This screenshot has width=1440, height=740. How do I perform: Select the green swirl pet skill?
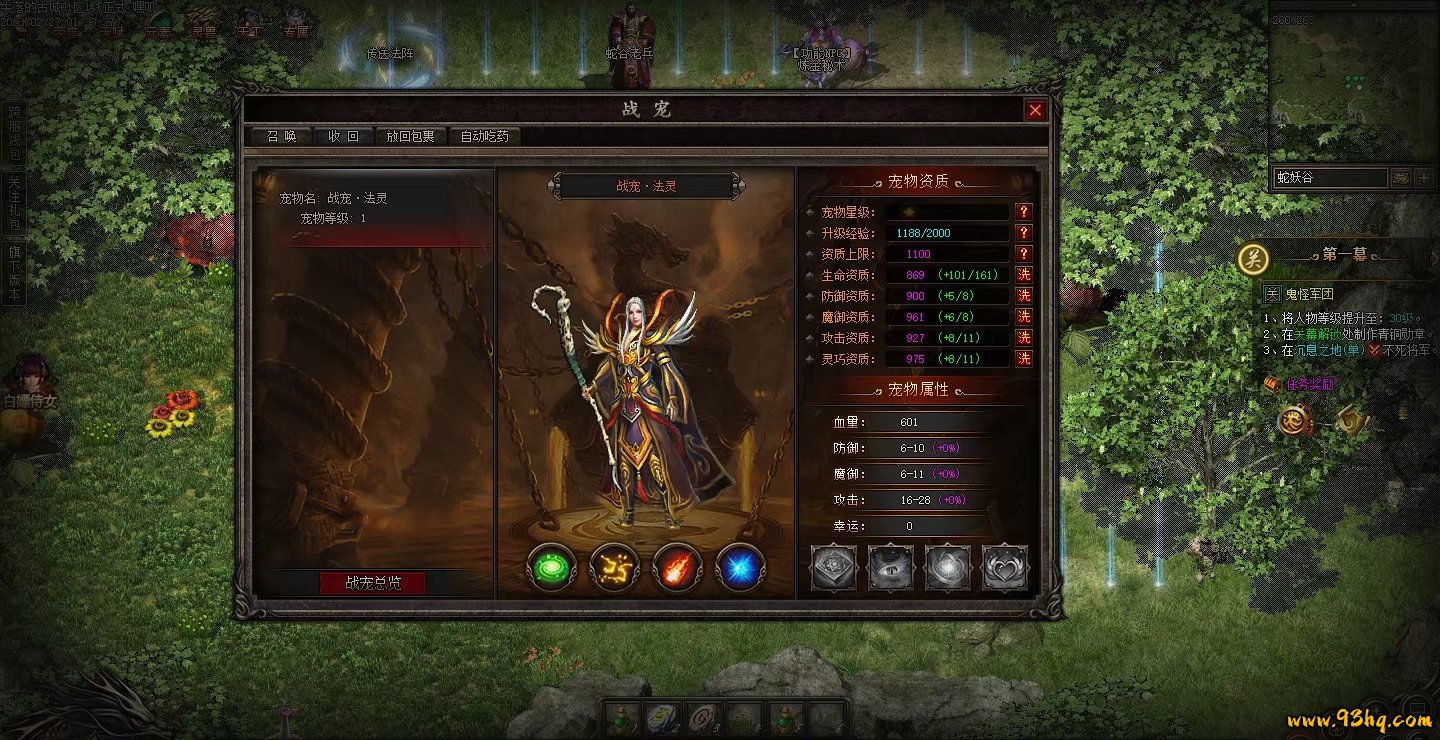coord(551,568)
